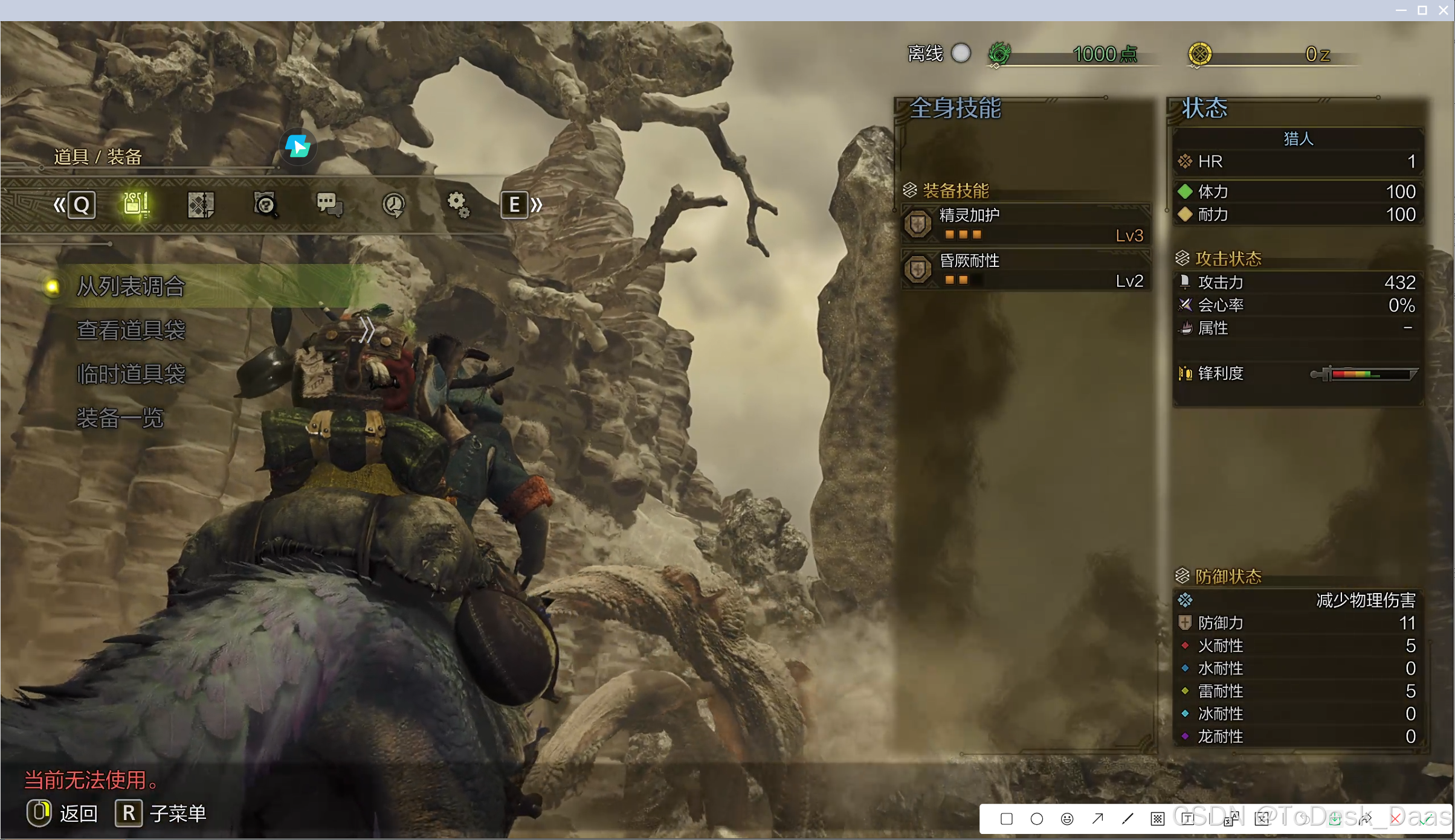Choose 临时道具袋 menu option
The height and width of the screenshot is (840, 1455).
[131, 374]
